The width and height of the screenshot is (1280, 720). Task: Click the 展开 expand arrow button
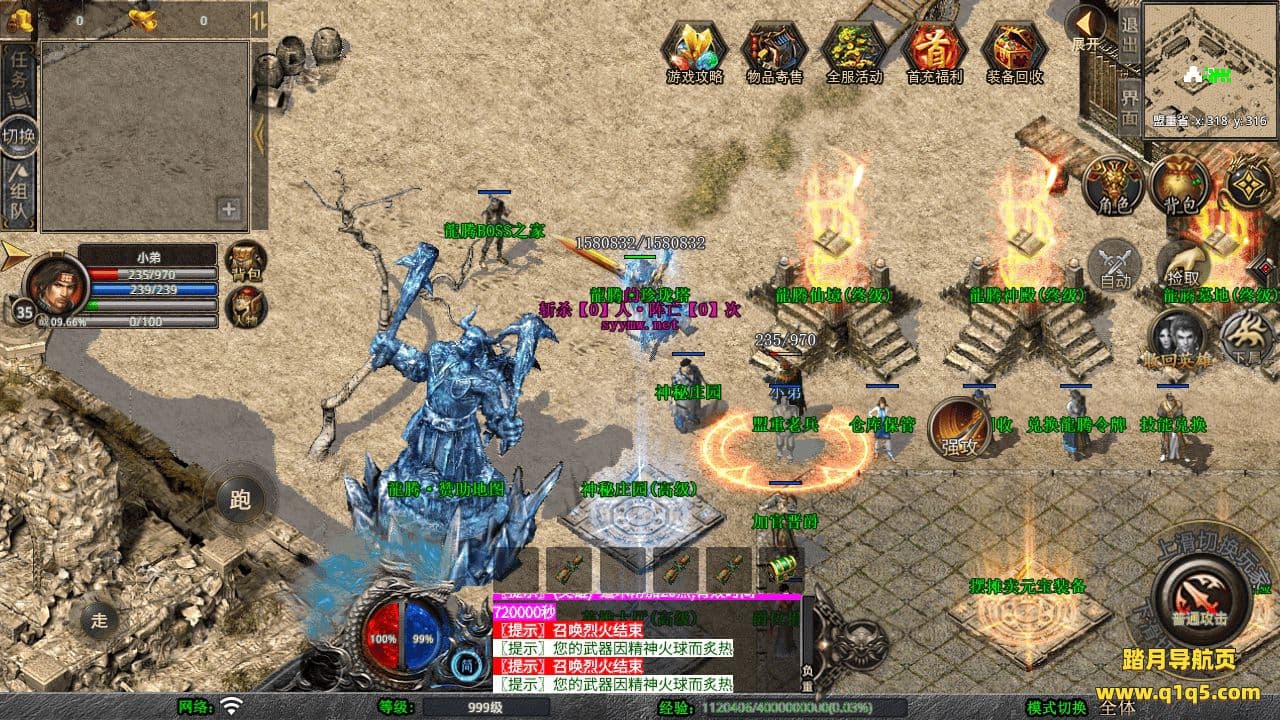[1086, 27]
